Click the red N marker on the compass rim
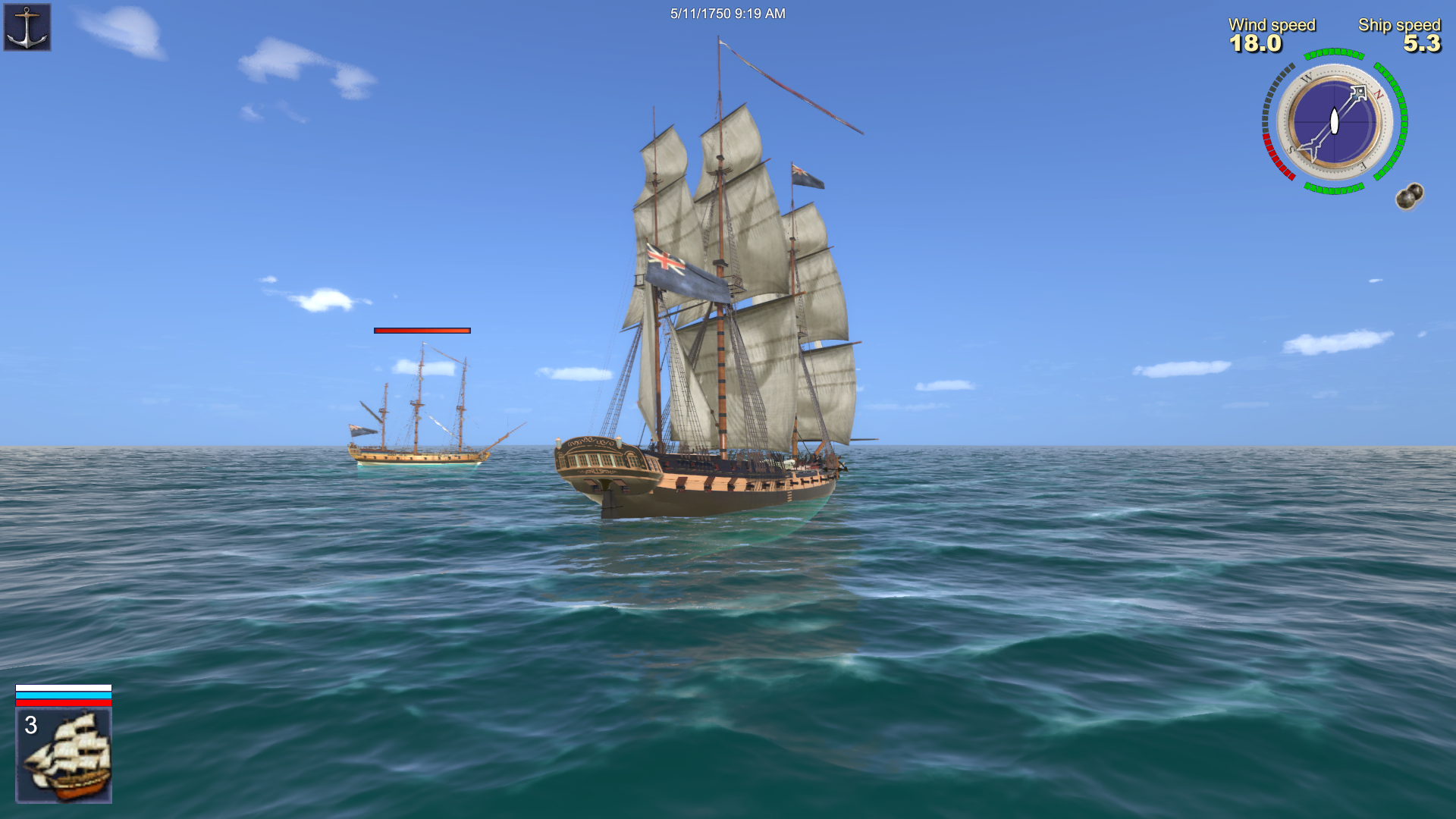Viewport: 1456px width, 819px height. pyautogui.click(x=1378, y=93)
